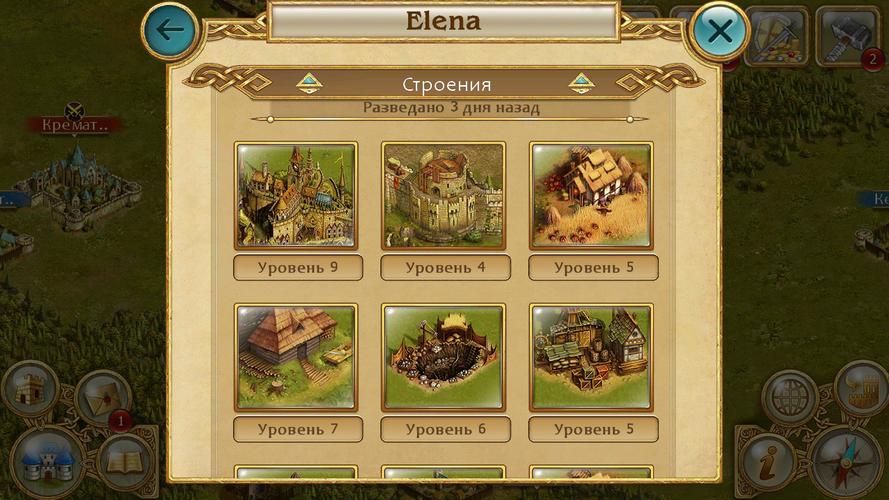The width and height of the screenshot is (889, 500).
Task: Open the book journal icon
Action: 125,461
